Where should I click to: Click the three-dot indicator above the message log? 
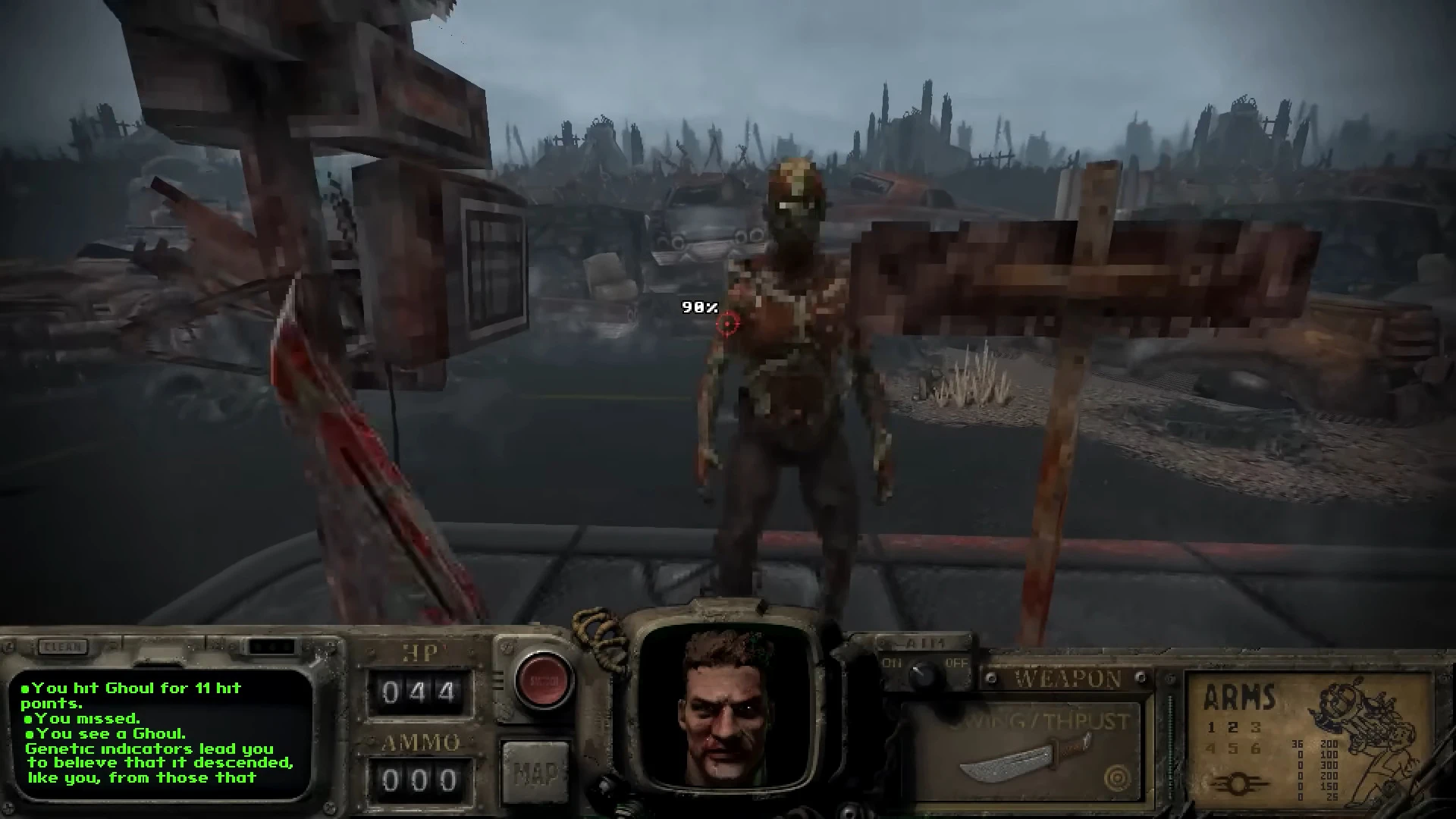[x=271, y=647]
